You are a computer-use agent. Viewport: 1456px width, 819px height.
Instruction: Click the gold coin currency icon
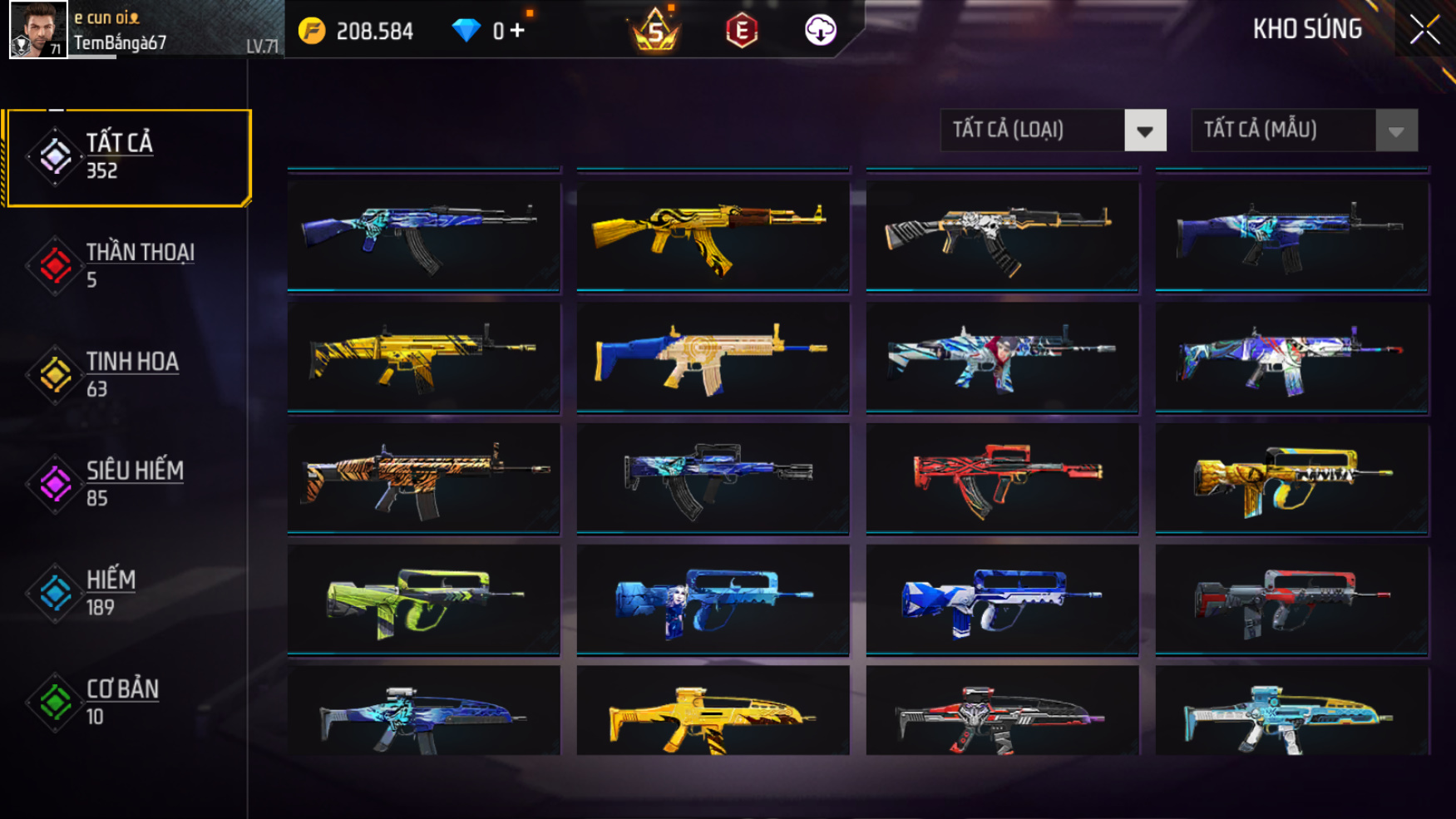(x=312, y=32)
